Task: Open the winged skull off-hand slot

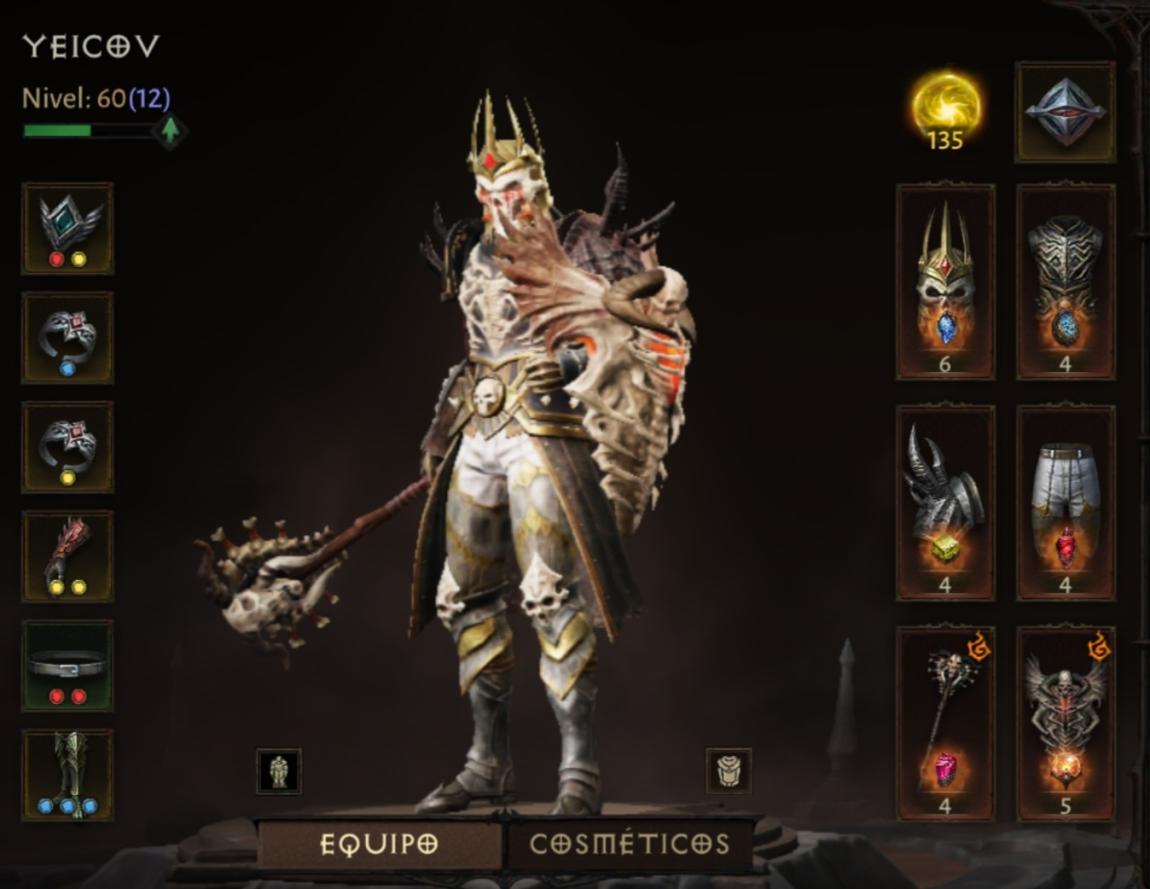Action: tap(1065, 723)
